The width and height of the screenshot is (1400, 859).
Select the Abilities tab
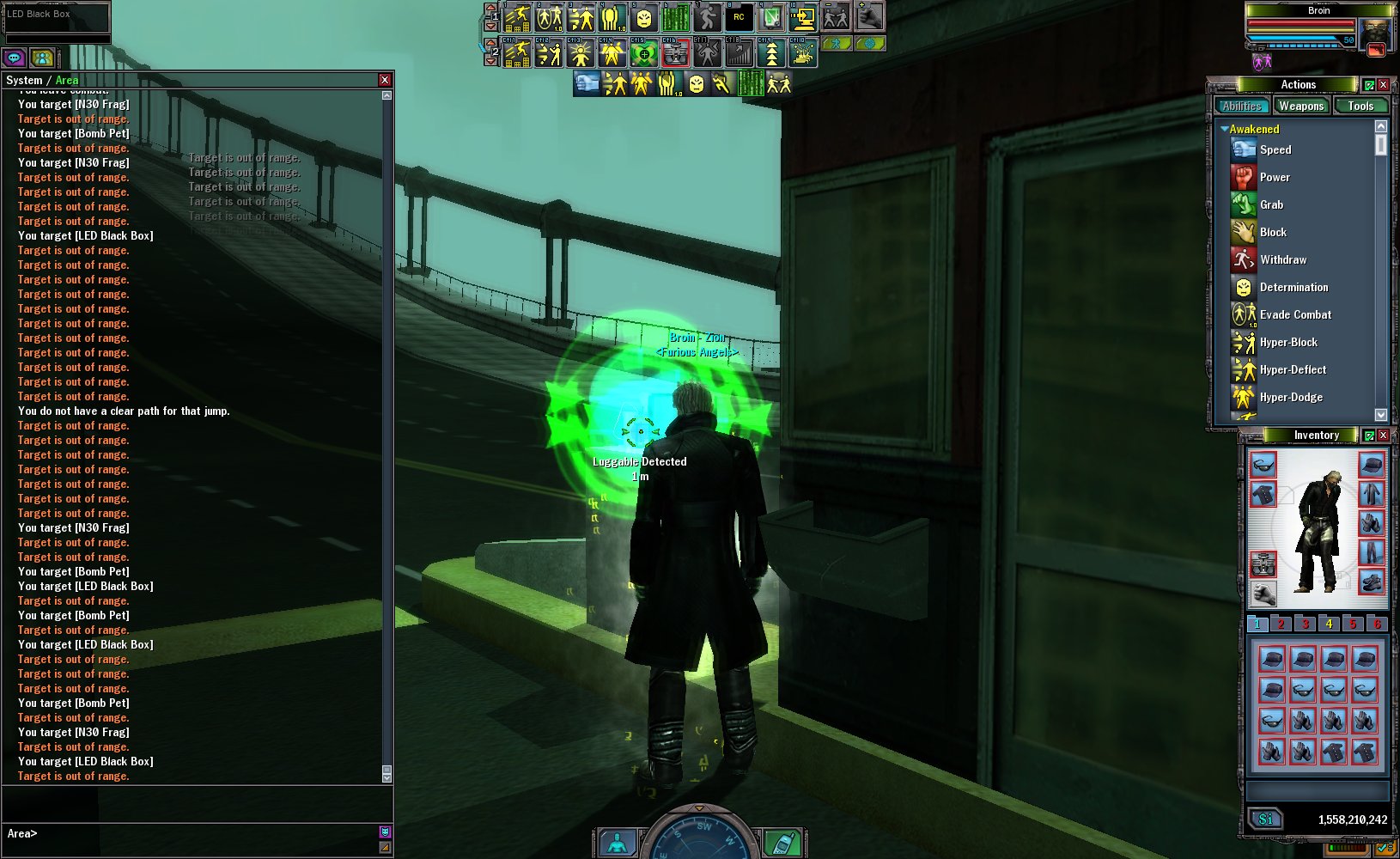tap(1242, 107)
